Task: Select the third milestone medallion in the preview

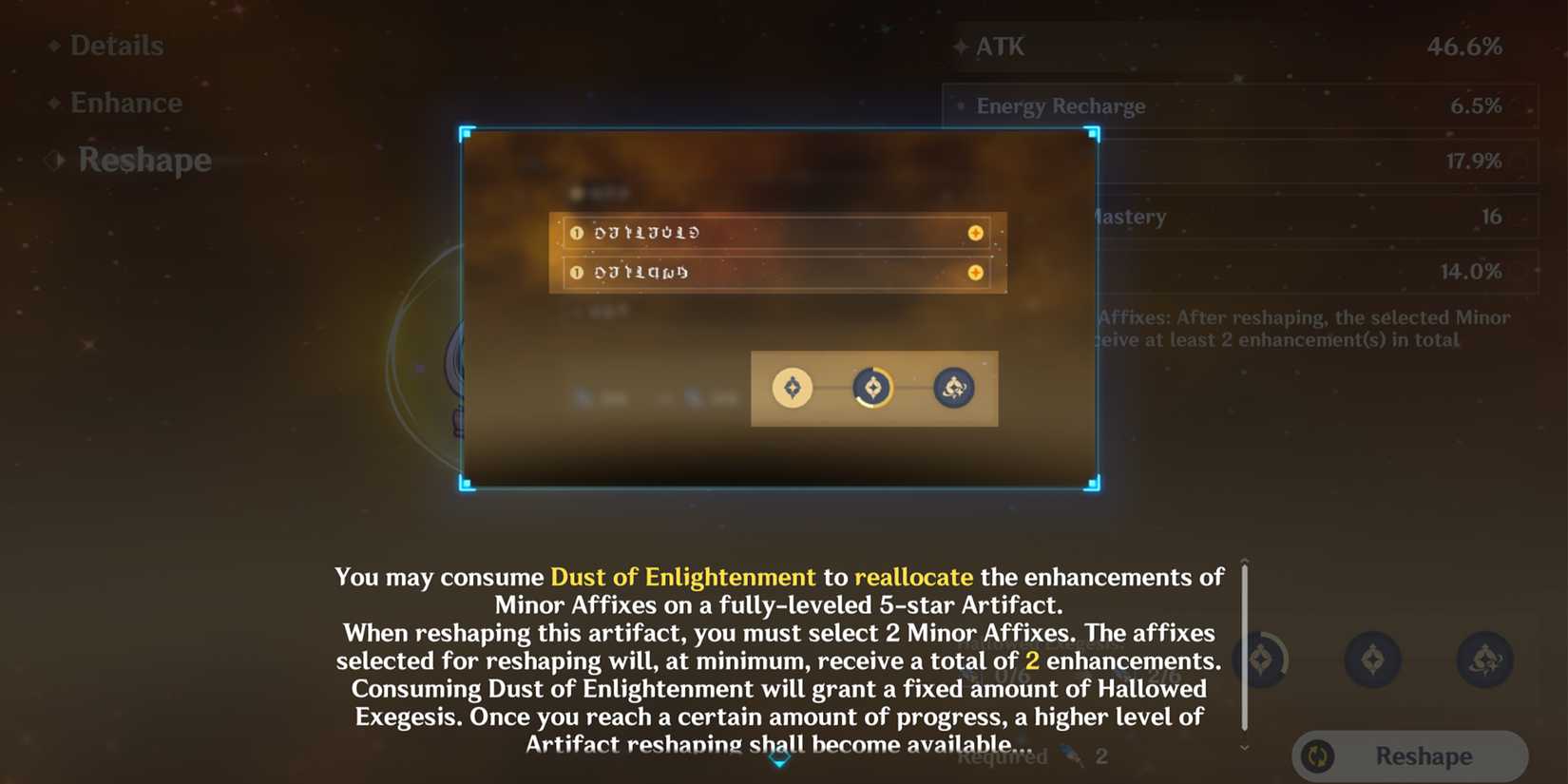Action: click(954, 388)
